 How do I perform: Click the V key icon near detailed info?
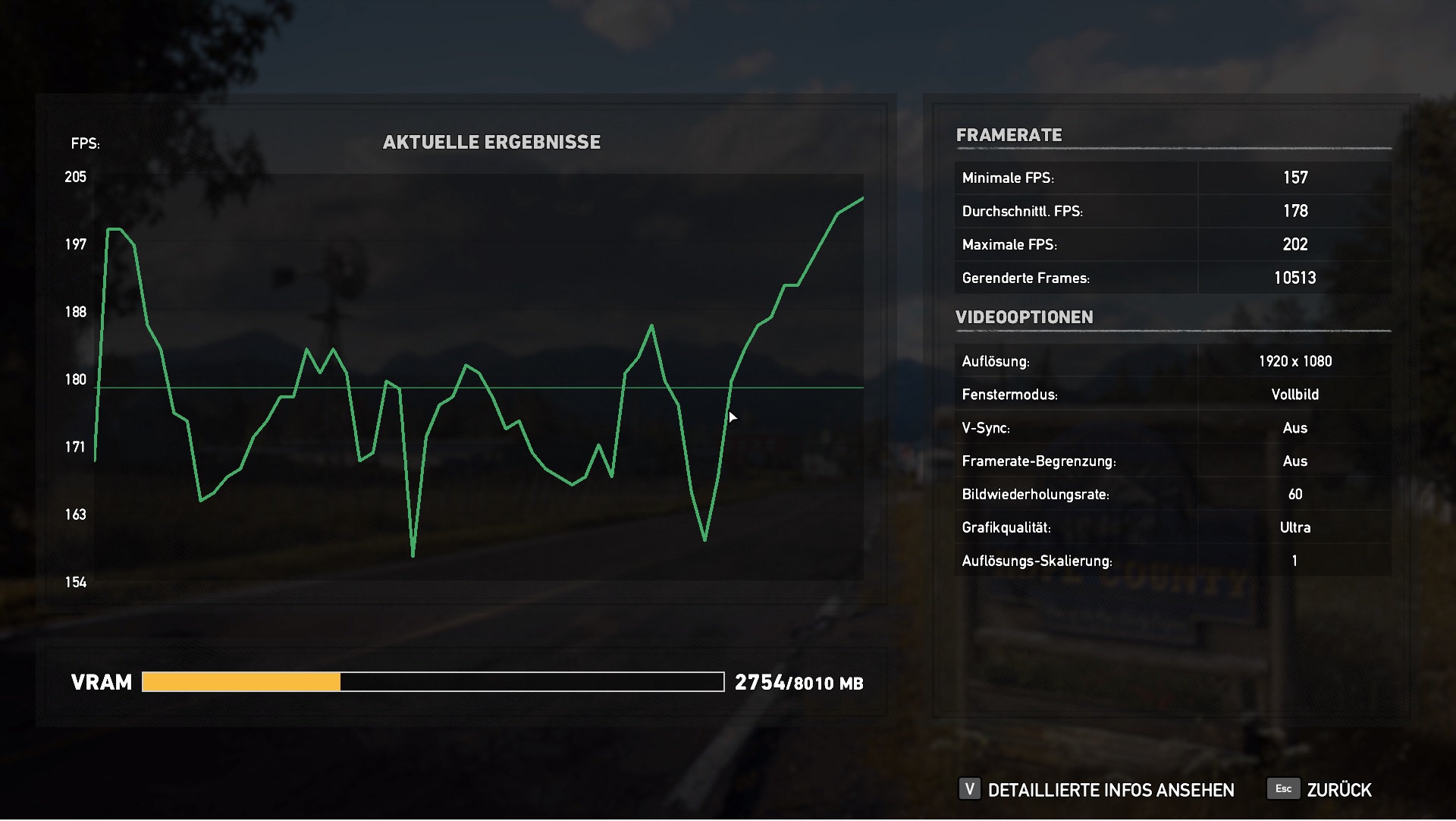(969, 790)
